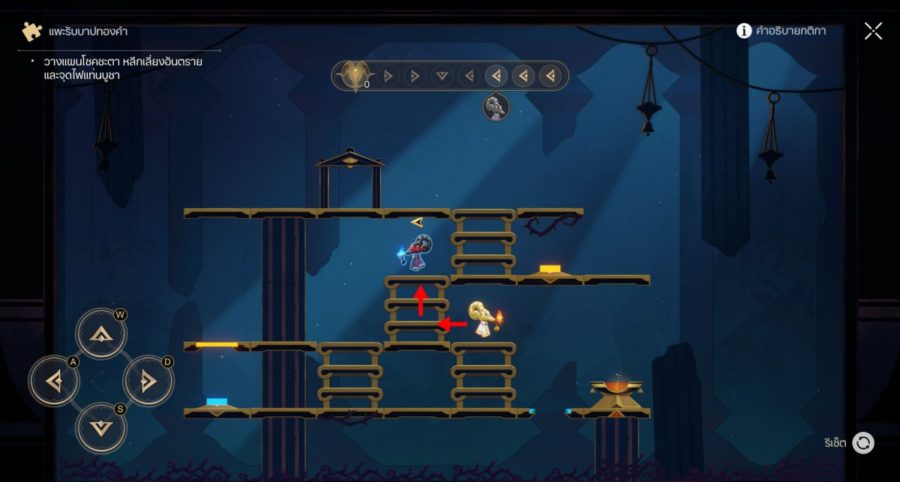Tap the left arrow A movement button
The height and width of the screenshot is (482, 900).
pyautogui.click(x=54, y=380)
